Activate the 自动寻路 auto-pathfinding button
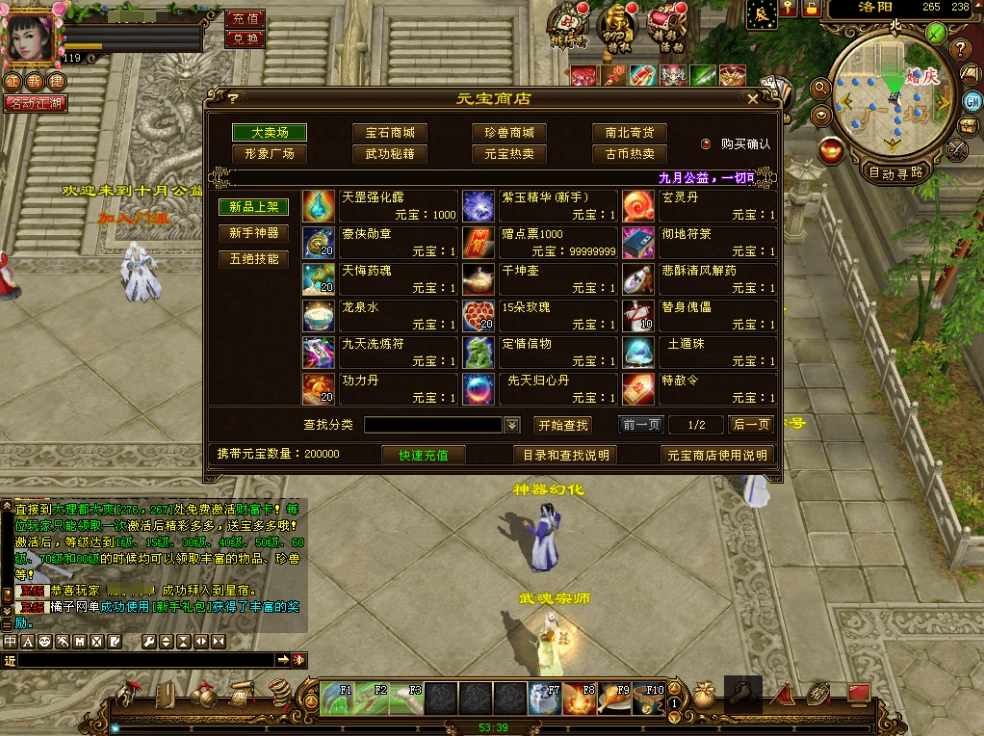 tap(895, 172)
